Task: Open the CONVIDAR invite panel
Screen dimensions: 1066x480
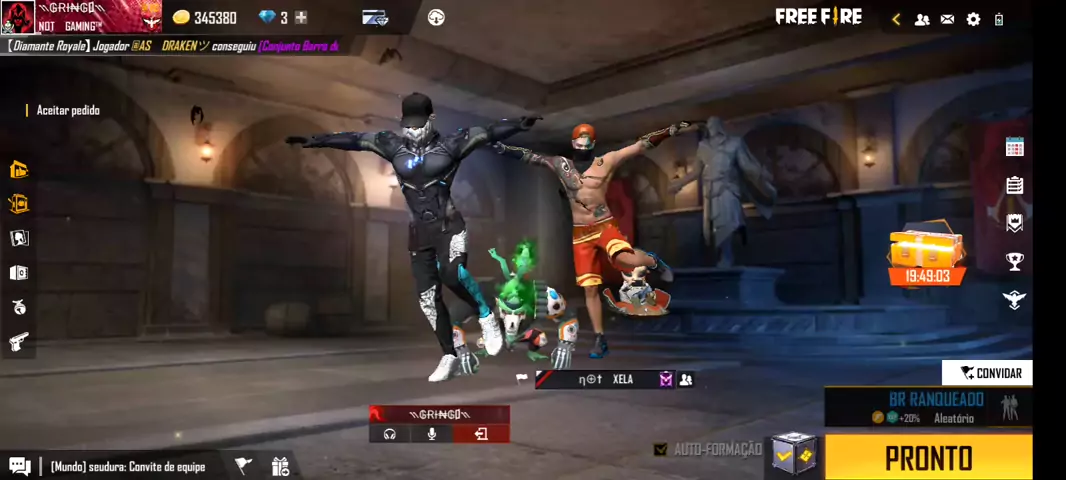Action: 988,373
